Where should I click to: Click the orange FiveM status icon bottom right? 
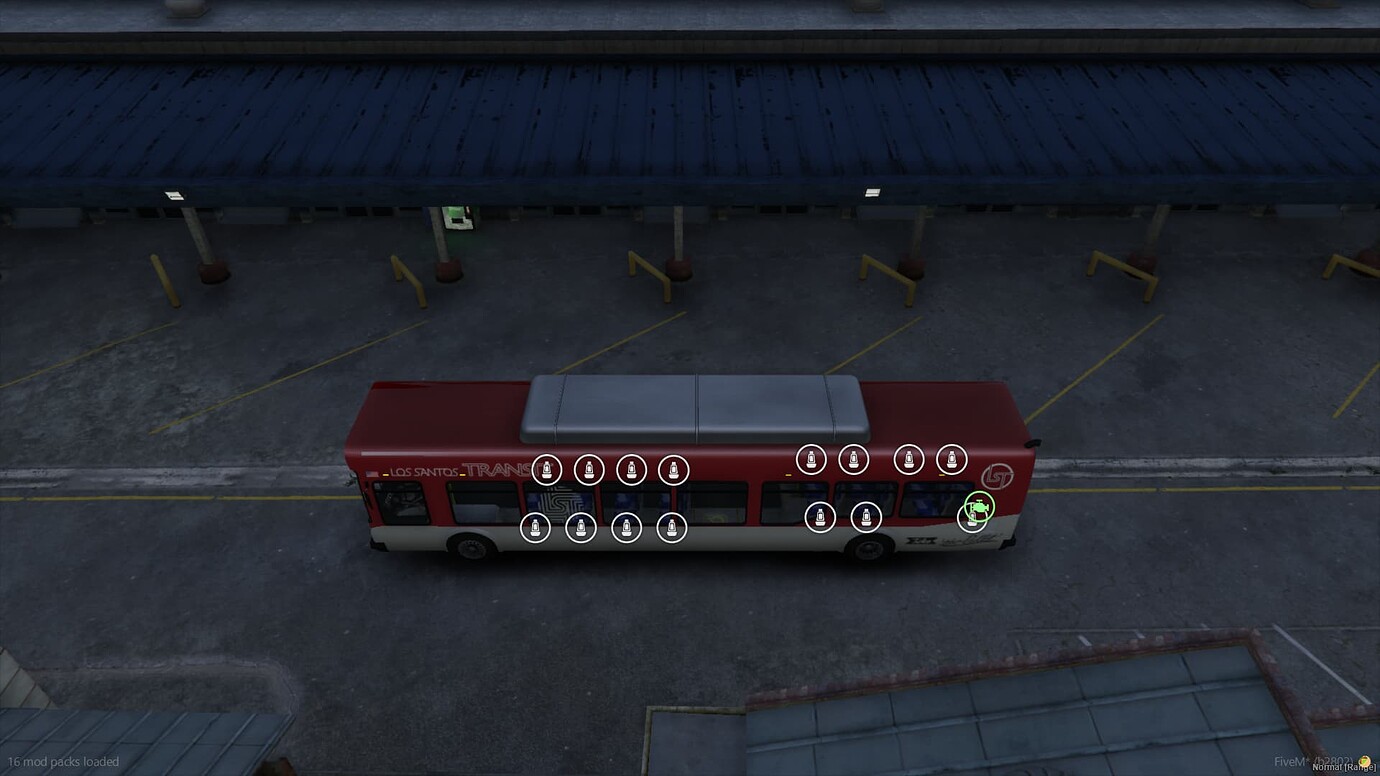[x=1364, y=759]
